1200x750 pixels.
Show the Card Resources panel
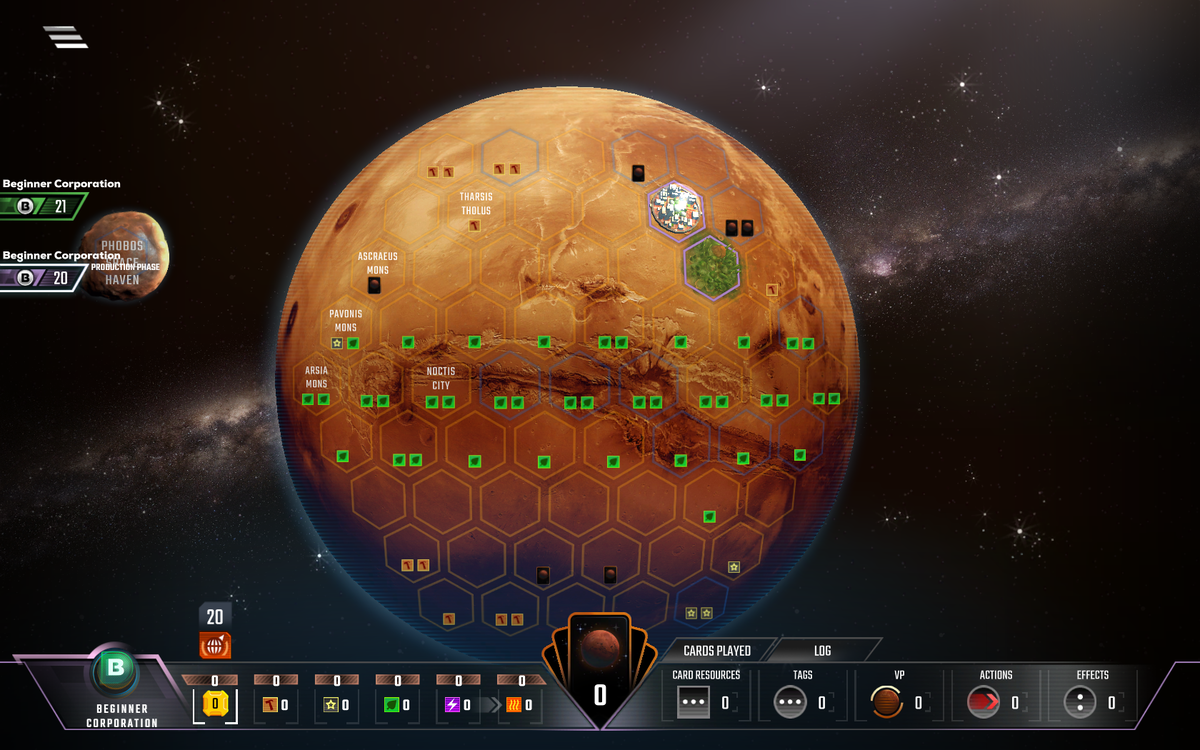pyautogui.click(x=693, y=702)
